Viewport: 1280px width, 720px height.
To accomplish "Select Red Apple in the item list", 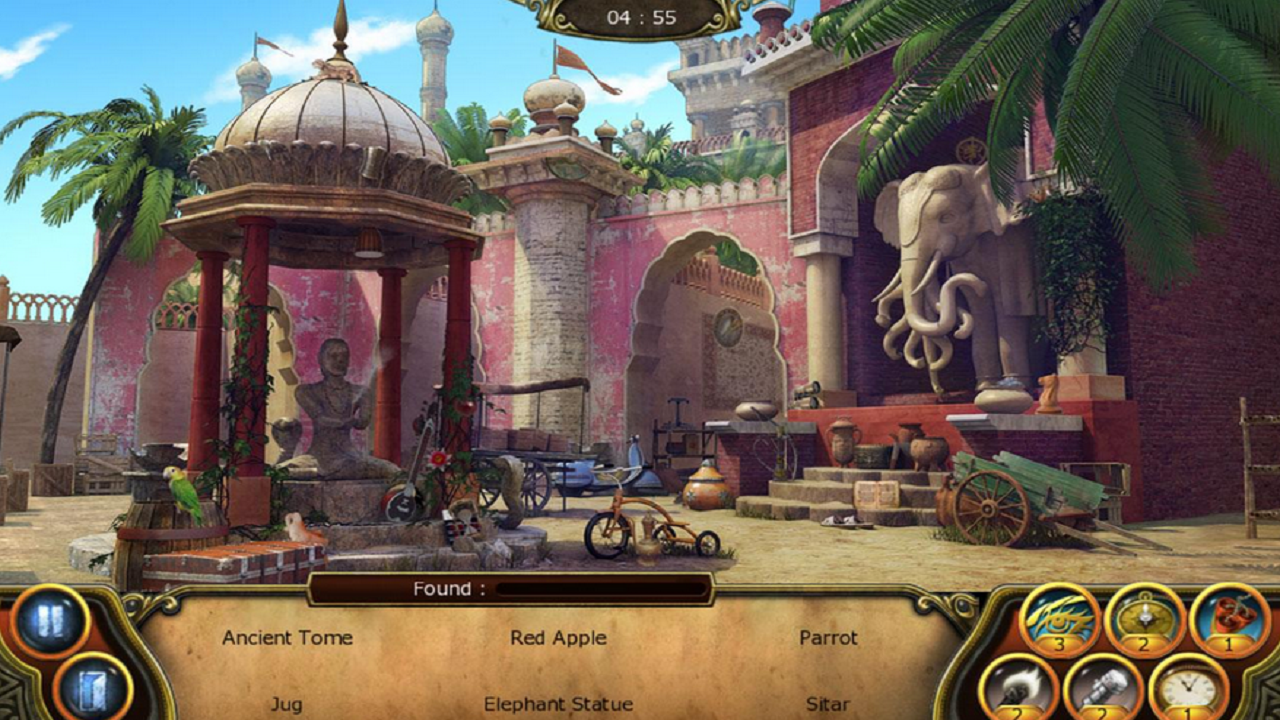I will [x=558, y=638].
